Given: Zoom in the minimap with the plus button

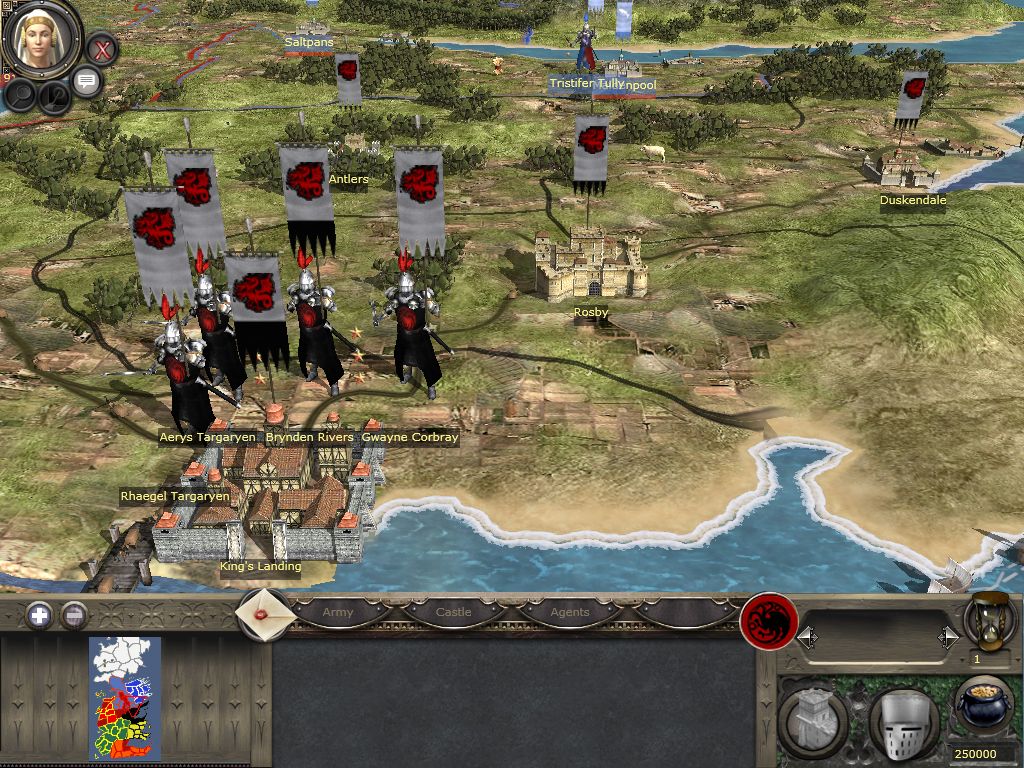Looking at the screenshot, I should 39,615.
